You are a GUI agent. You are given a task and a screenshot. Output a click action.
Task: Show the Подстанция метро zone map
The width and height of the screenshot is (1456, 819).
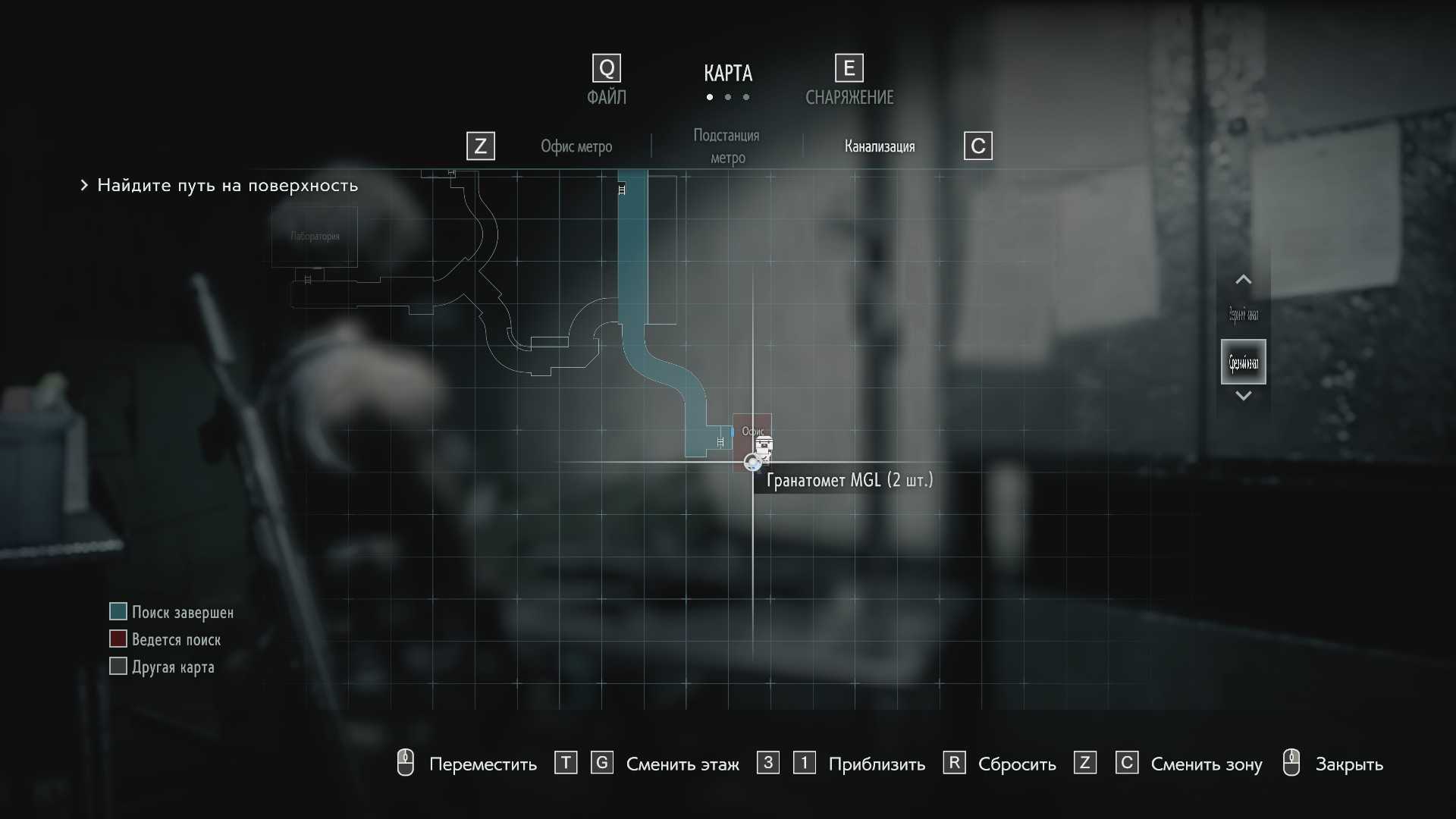(x=726, y=146)
